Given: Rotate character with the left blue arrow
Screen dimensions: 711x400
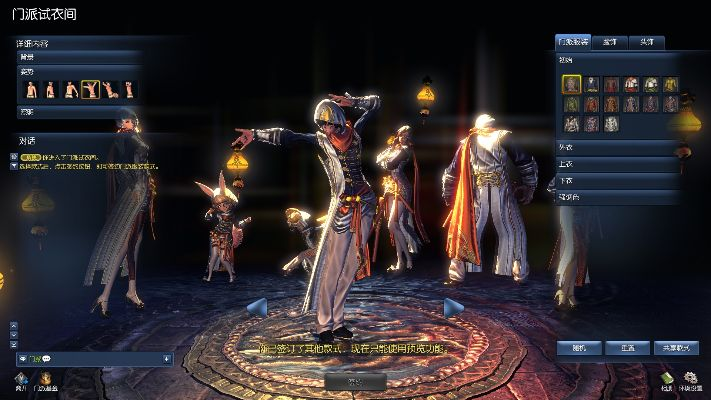Looking at the screenshot, I should pos(256,306).
